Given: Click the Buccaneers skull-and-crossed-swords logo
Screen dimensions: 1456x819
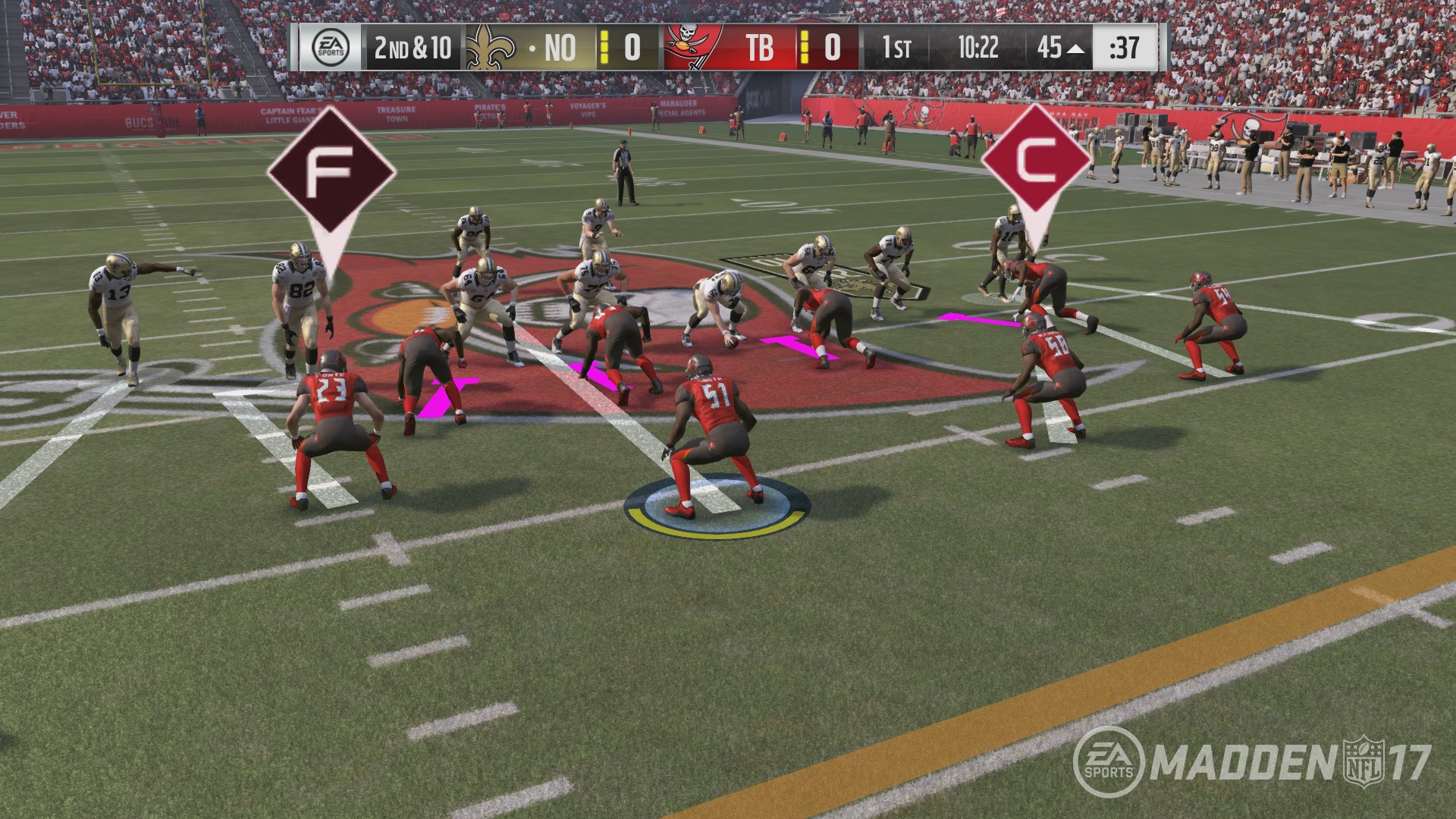Looking at the screenshot, I should (x=683, y=47).
